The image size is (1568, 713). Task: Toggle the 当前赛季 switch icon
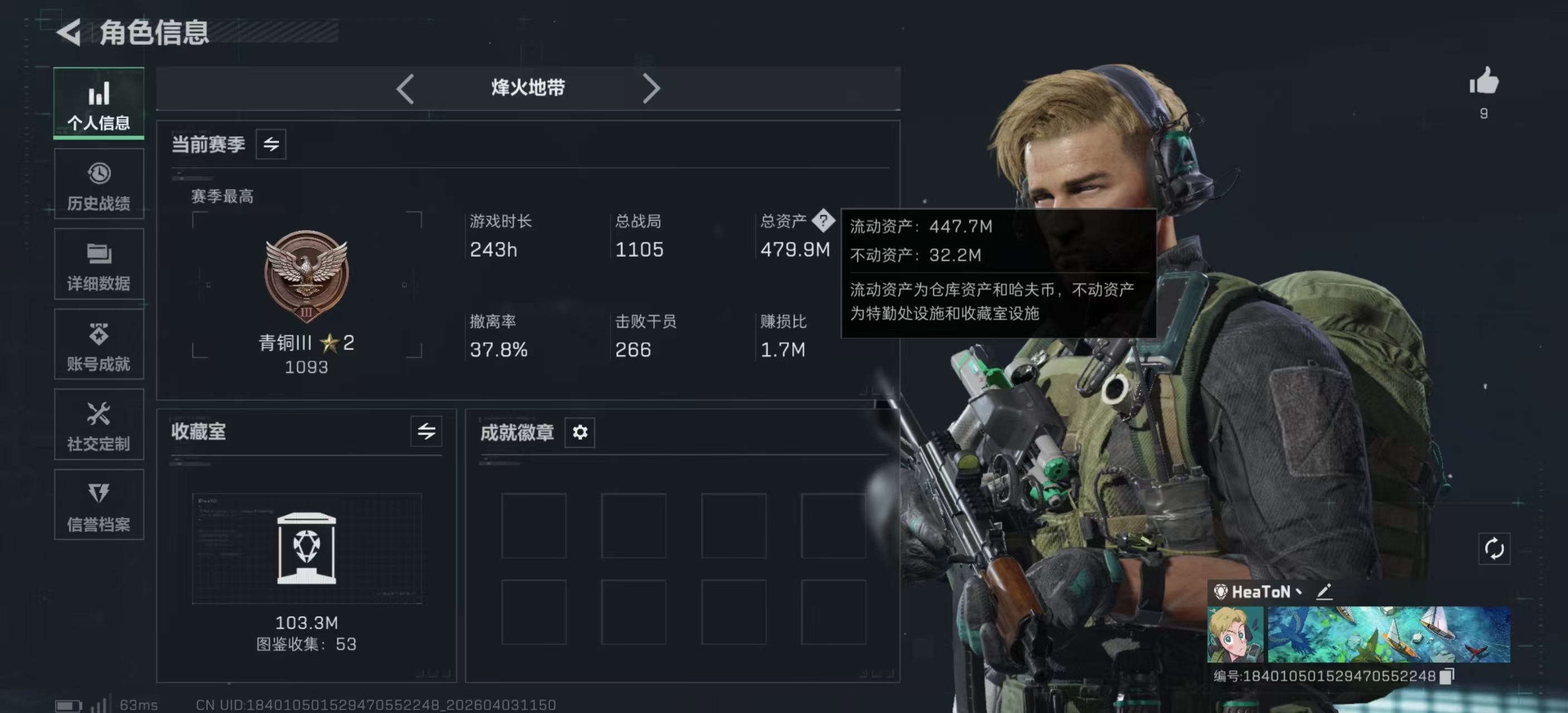(x=271, y=144)
